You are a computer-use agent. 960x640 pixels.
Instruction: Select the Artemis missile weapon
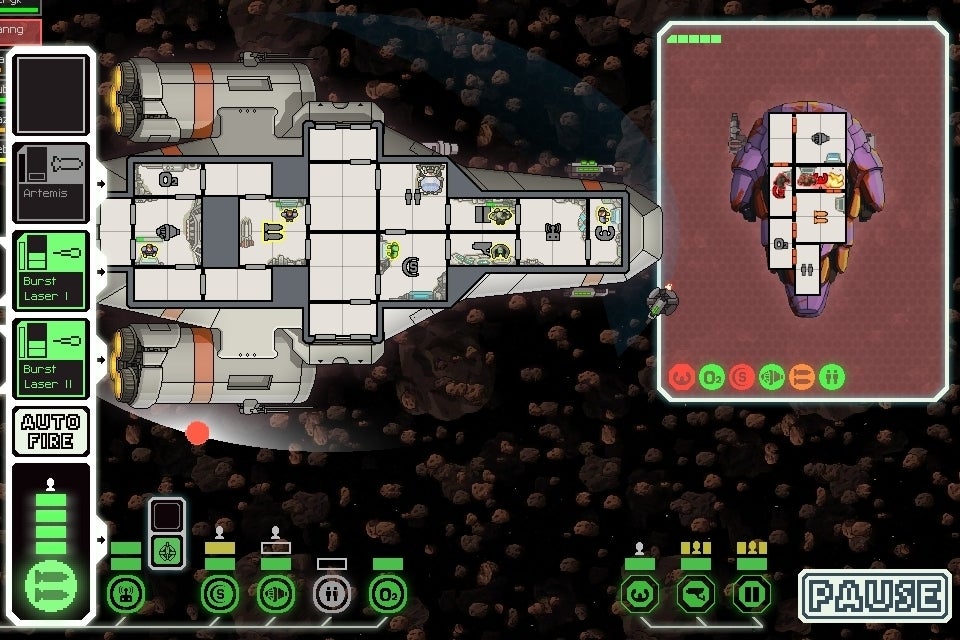click(52, 184)
